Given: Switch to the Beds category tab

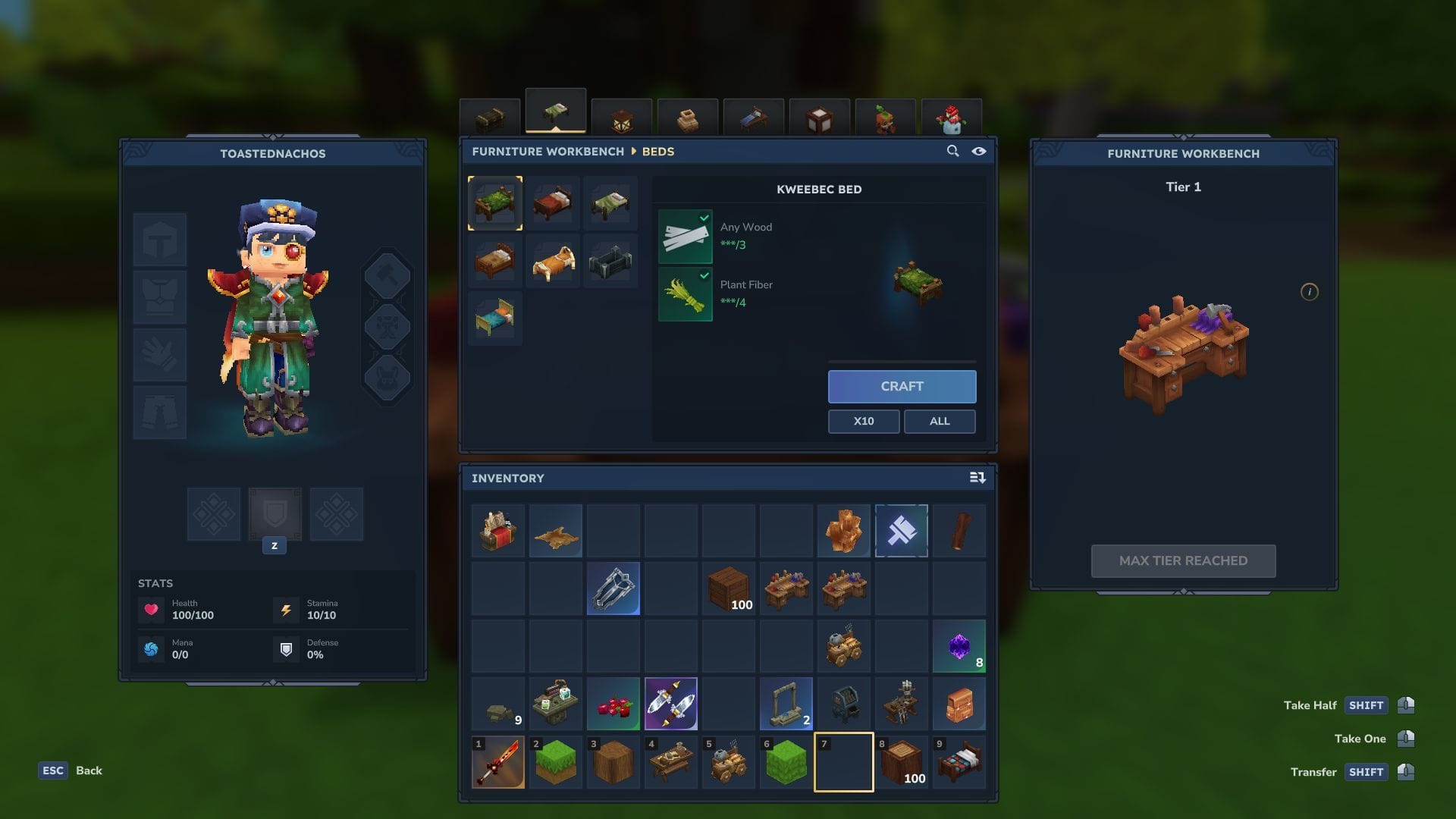Looking at the screenshot, I should click(x=555, y=113).
